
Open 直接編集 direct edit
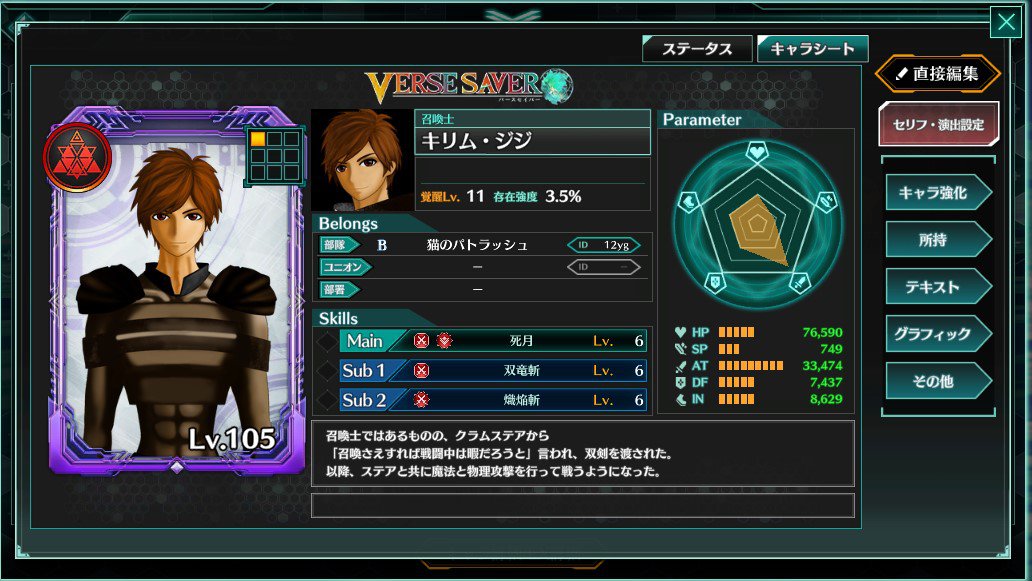[938, 73]
